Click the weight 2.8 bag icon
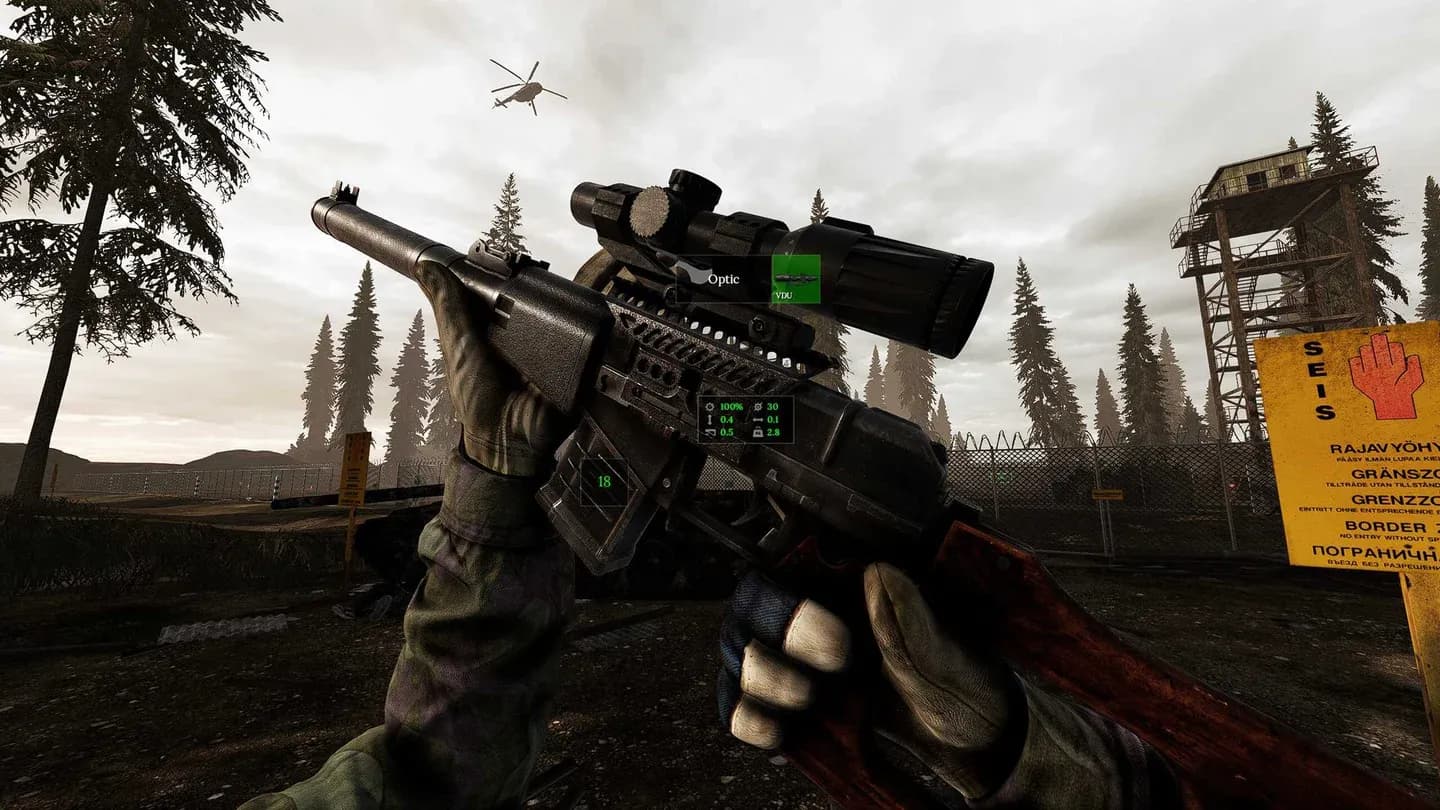Image resolution: width=1440 pixels, height=810 pixels. (759, 431)
